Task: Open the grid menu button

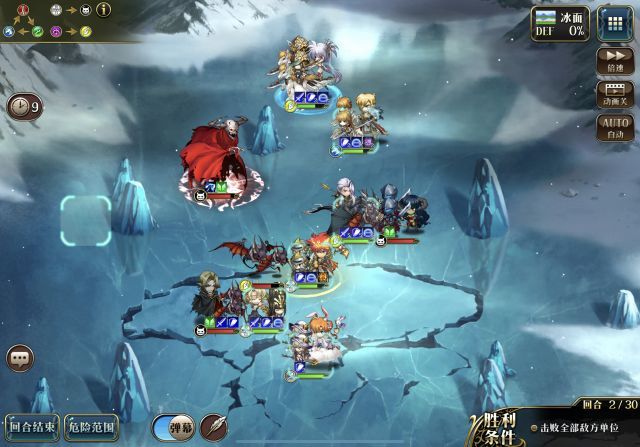Action: (x=615, y=23)
